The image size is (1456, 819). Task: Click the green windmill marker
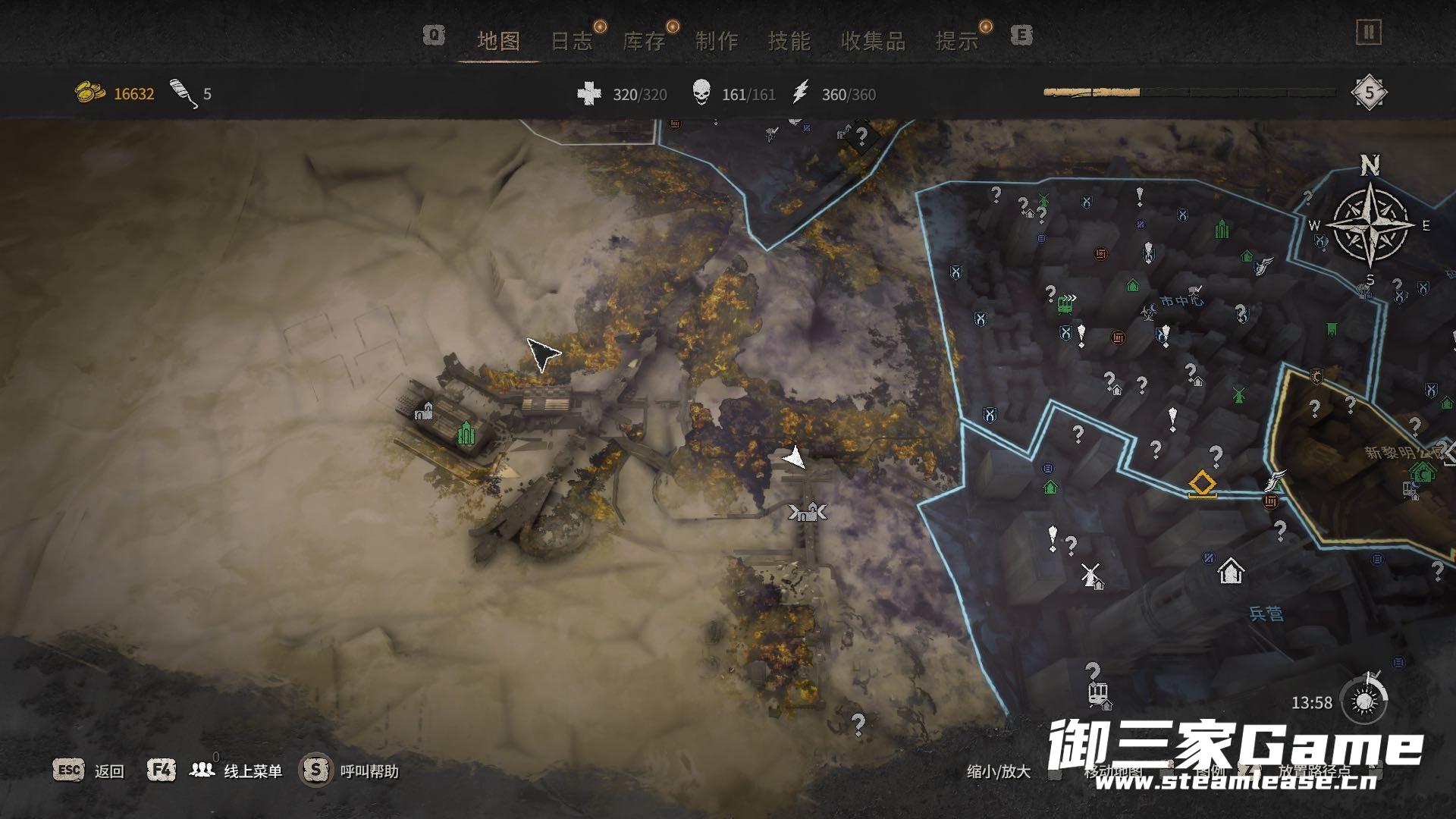click(1238, 394)
